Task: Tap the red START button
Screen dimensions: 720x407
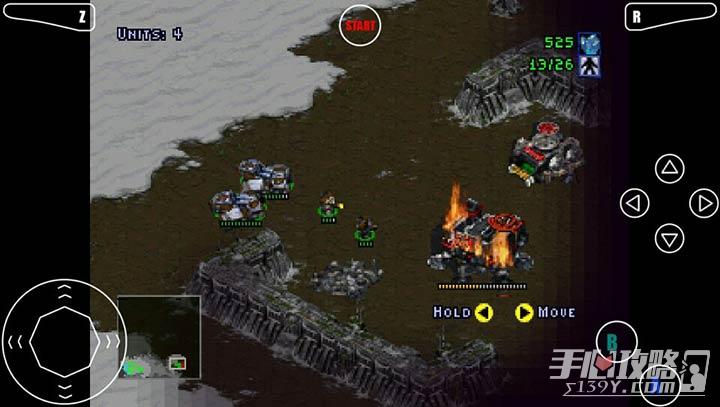Action: [x=360, y=25]
